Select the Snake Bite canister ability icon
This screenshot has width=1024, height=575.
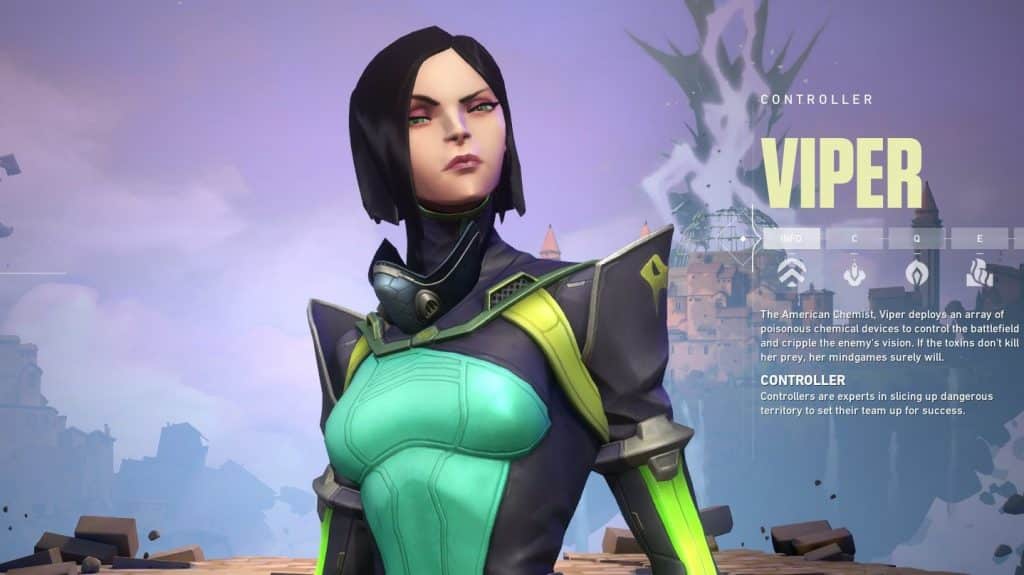(853, 273)
